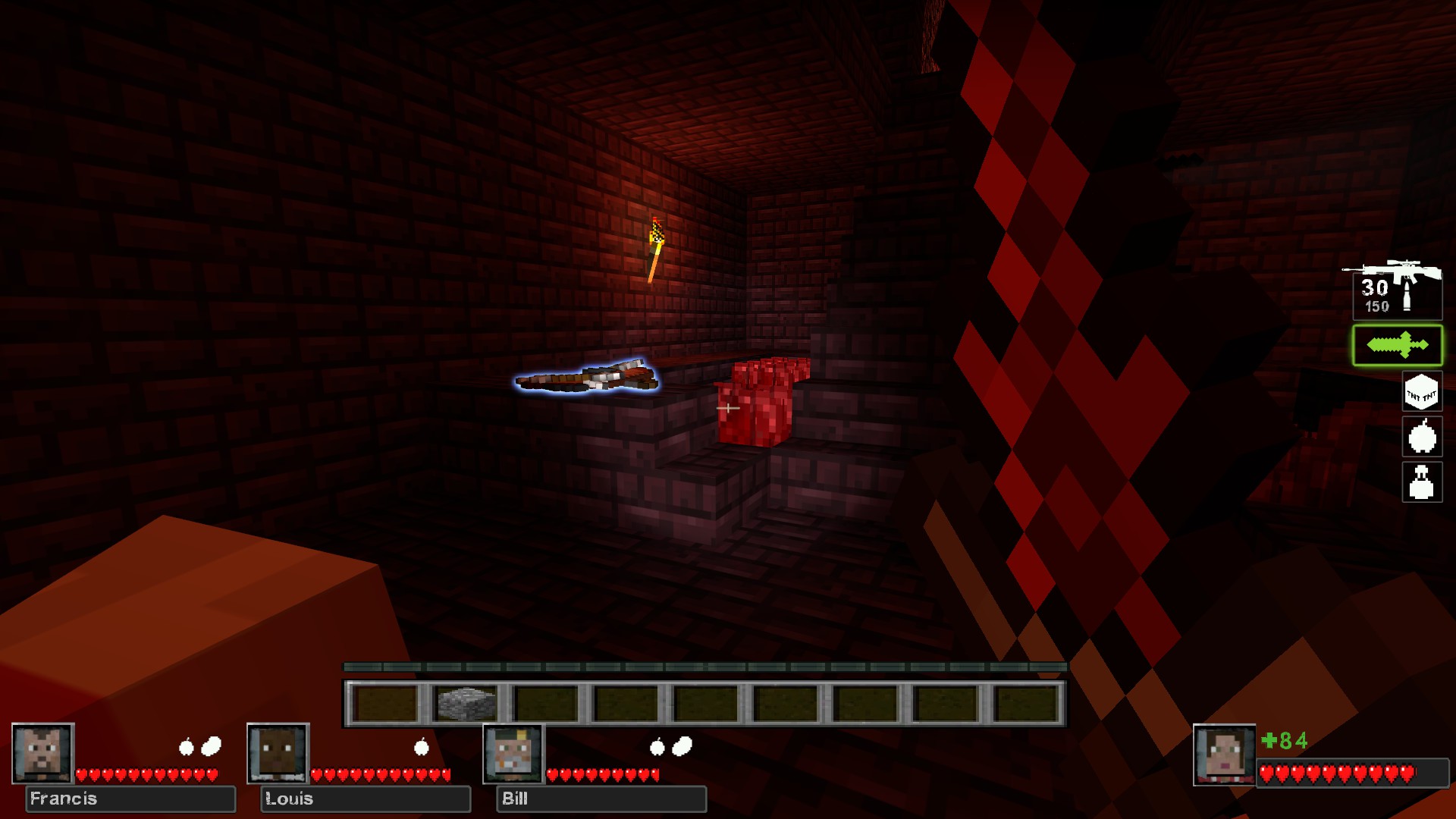
Task: Choose the TNT block slot
Action: (1421, 392)
